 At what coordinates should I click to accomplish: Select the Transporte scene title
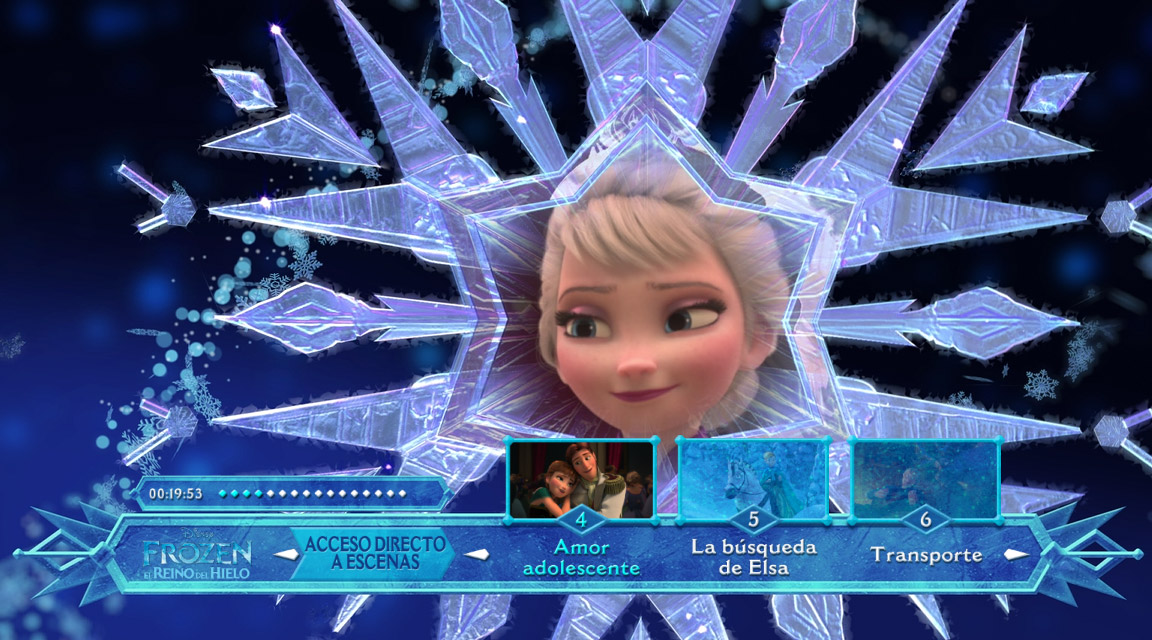925,554
